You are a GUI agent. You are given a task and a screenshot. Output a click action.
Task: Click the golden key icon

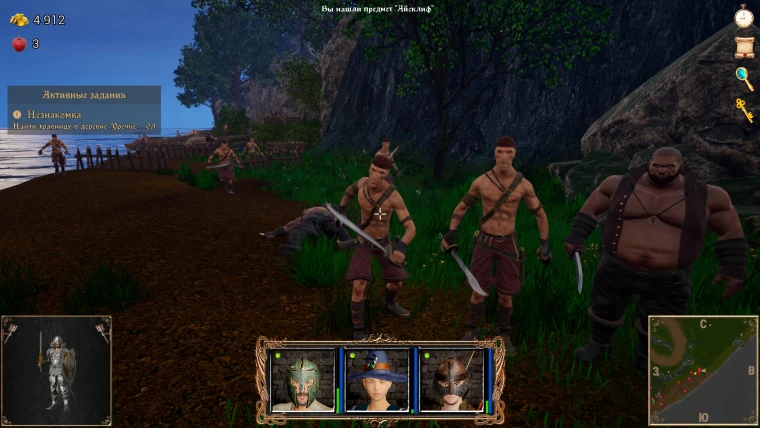(x=744, y=109)
